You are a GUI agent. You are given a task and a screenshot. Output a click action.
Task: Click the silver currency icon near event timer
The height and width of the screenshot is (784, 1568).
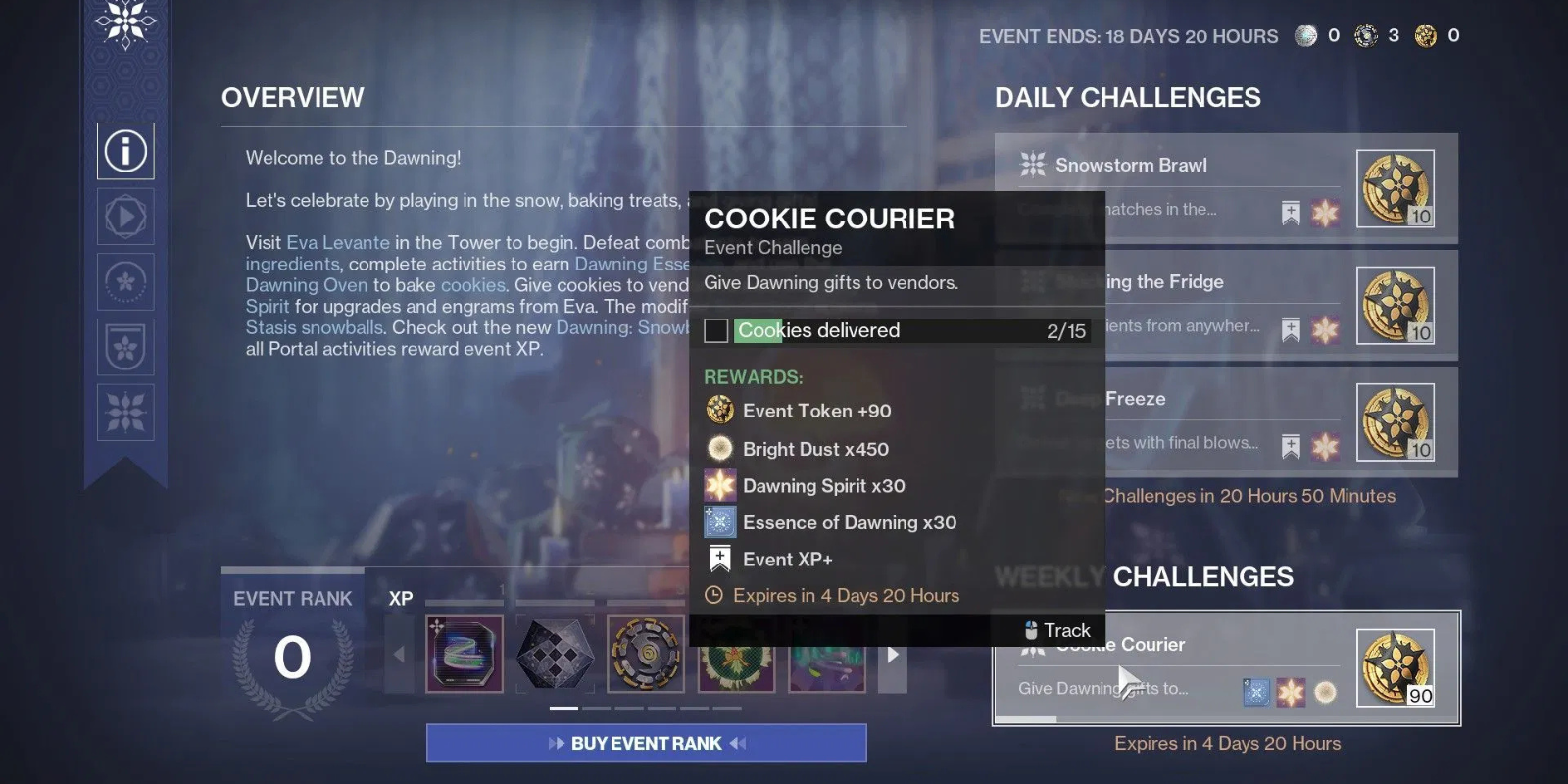1303,35
